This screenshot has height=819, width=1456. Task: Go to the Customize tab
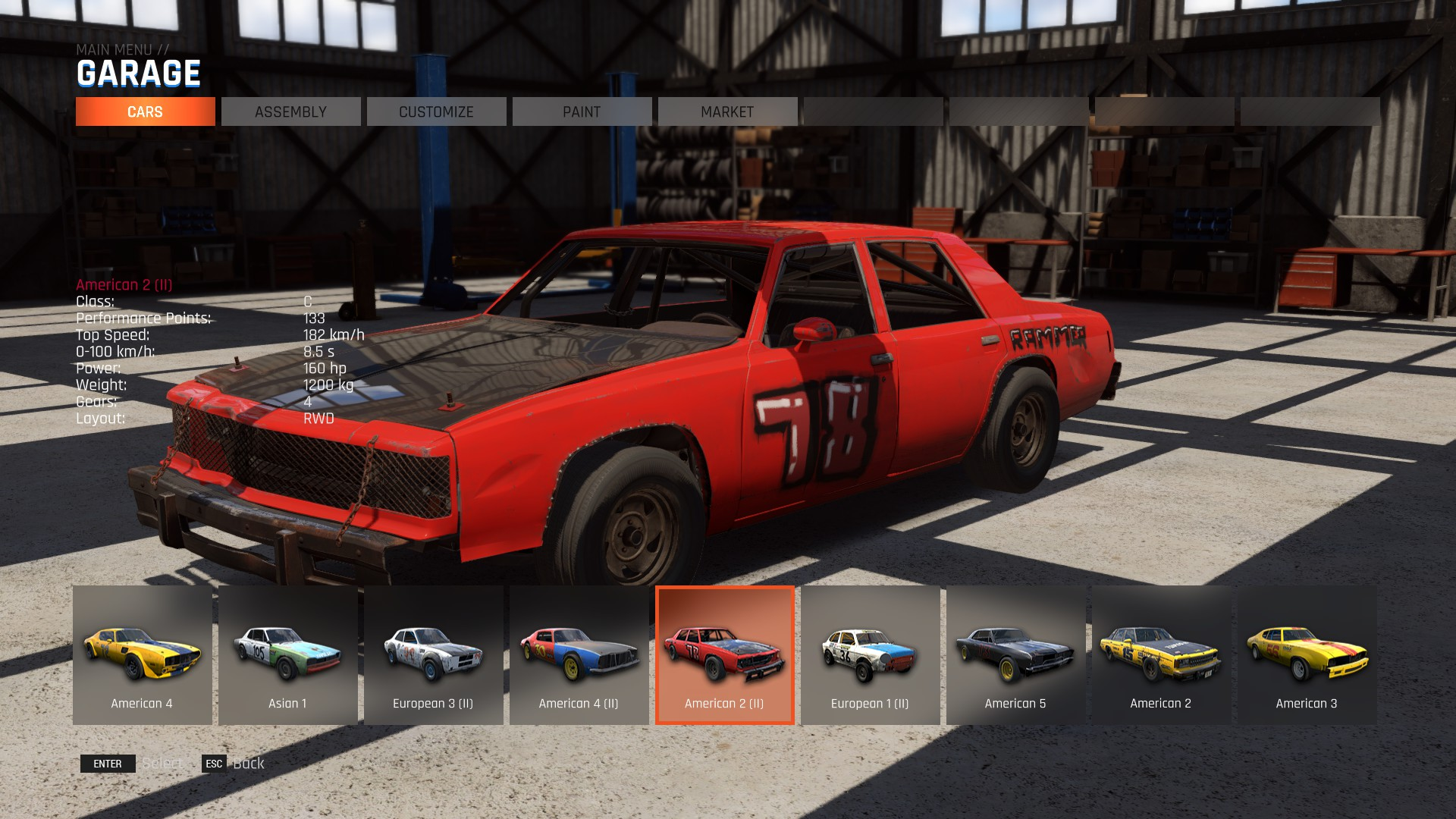436,111
